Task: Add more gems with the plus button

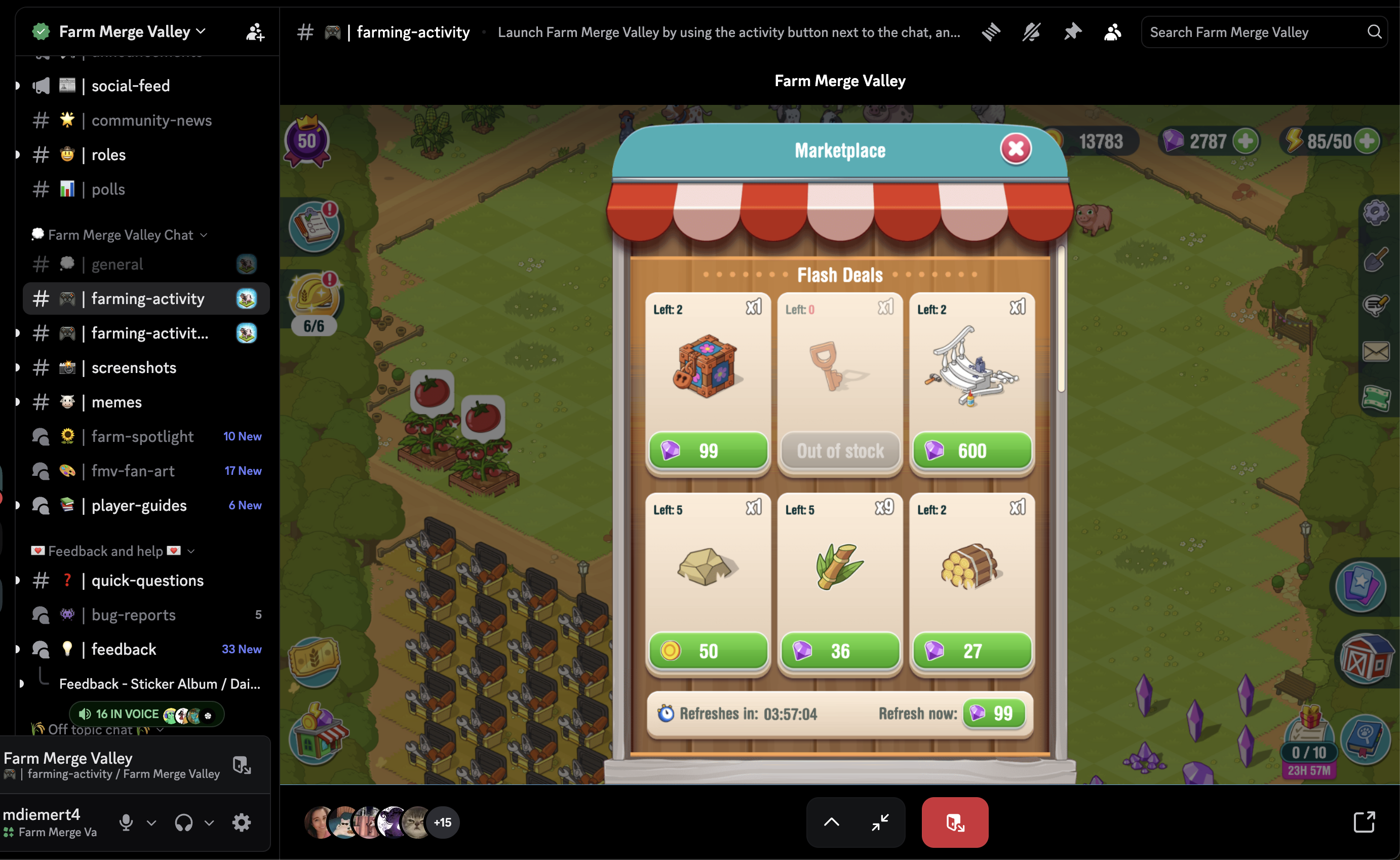Action: [1246, 141]
